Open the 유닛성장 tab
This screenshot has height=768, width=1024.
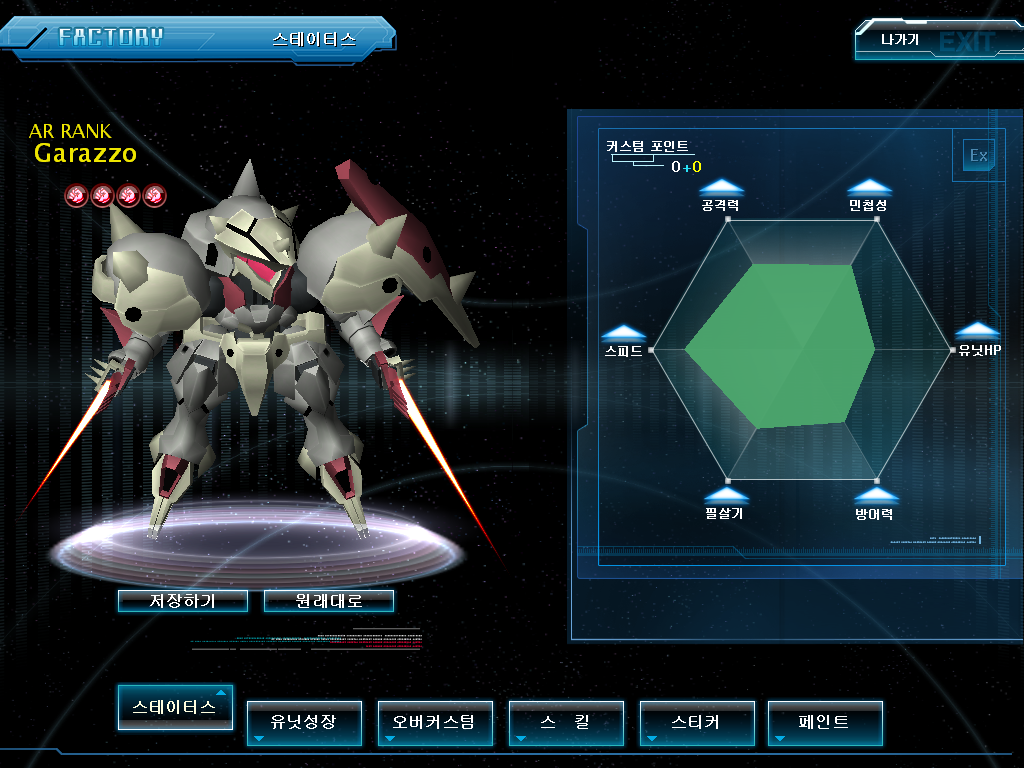304,722
